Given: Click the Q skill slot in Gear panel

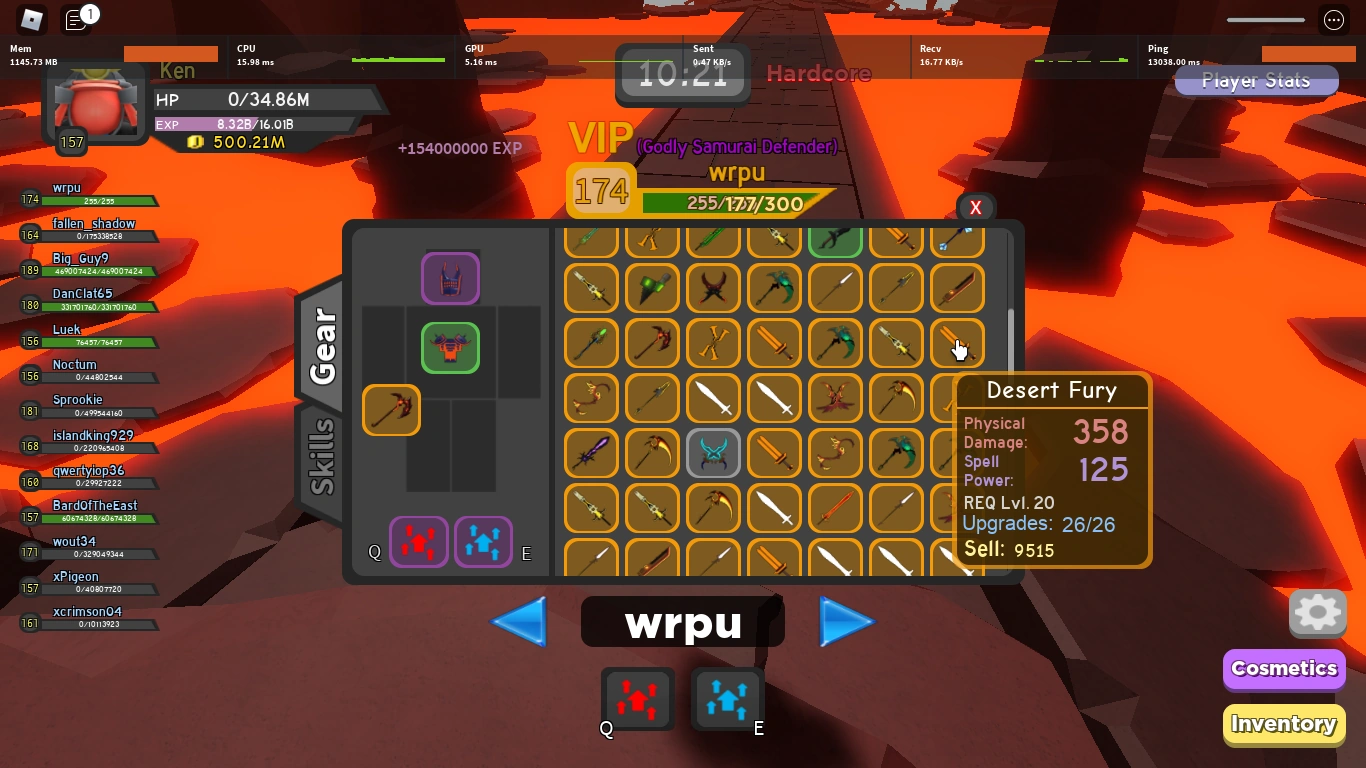Looking at the screenshot, I should click(419, 542).
